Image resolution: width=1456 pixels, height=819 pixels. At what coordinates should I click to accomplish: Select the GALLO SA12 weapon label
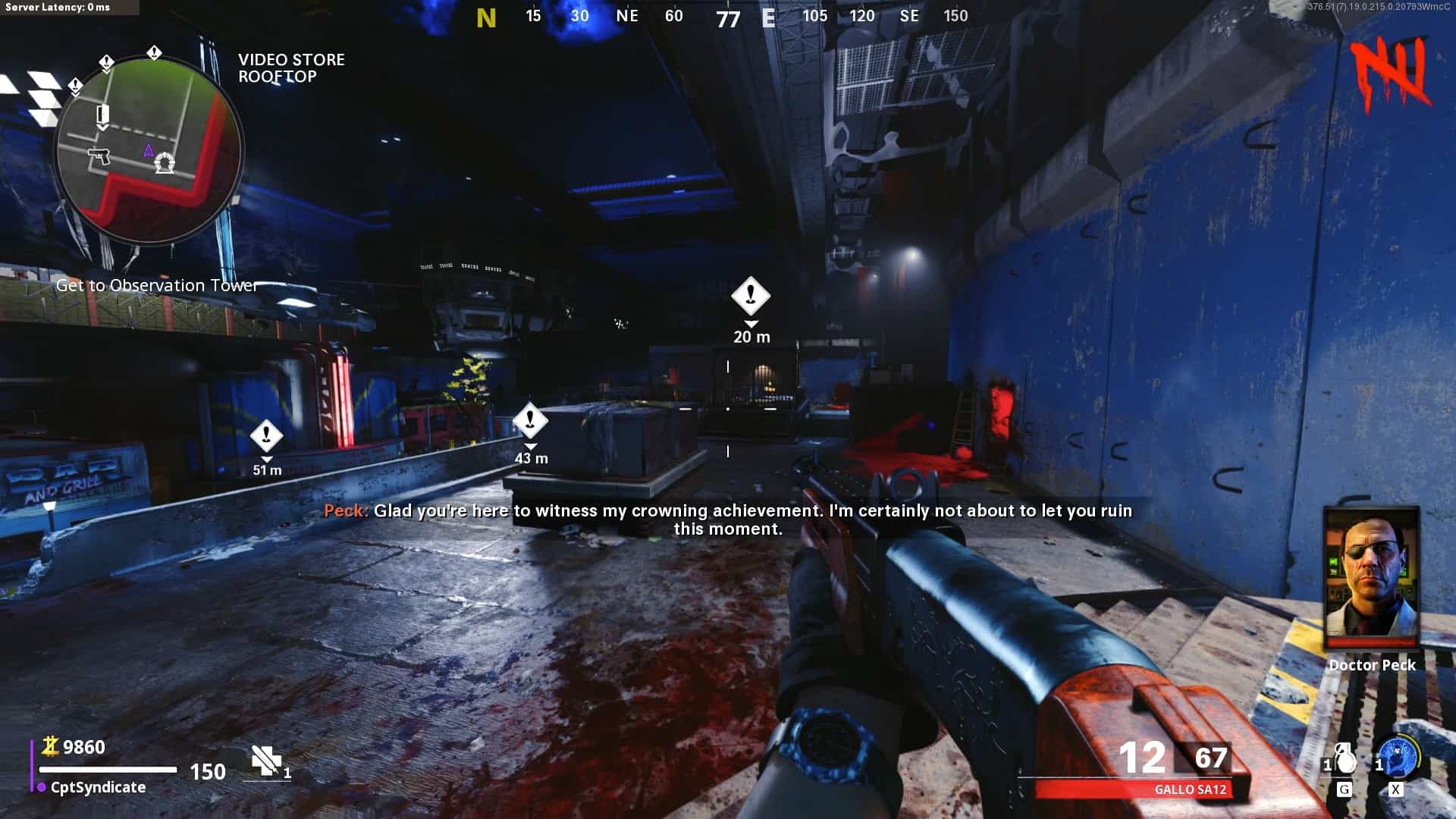coord(1190,789)
